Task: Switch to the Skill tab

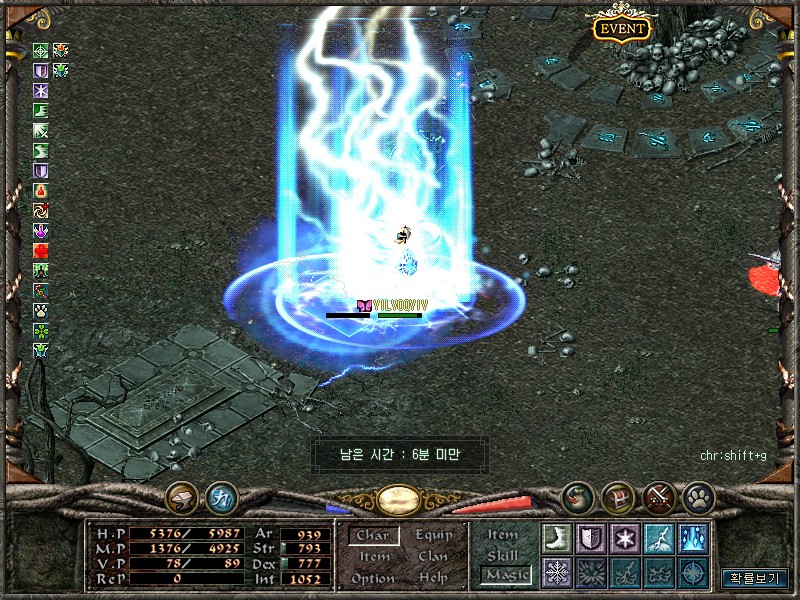Action: [503, 555]
